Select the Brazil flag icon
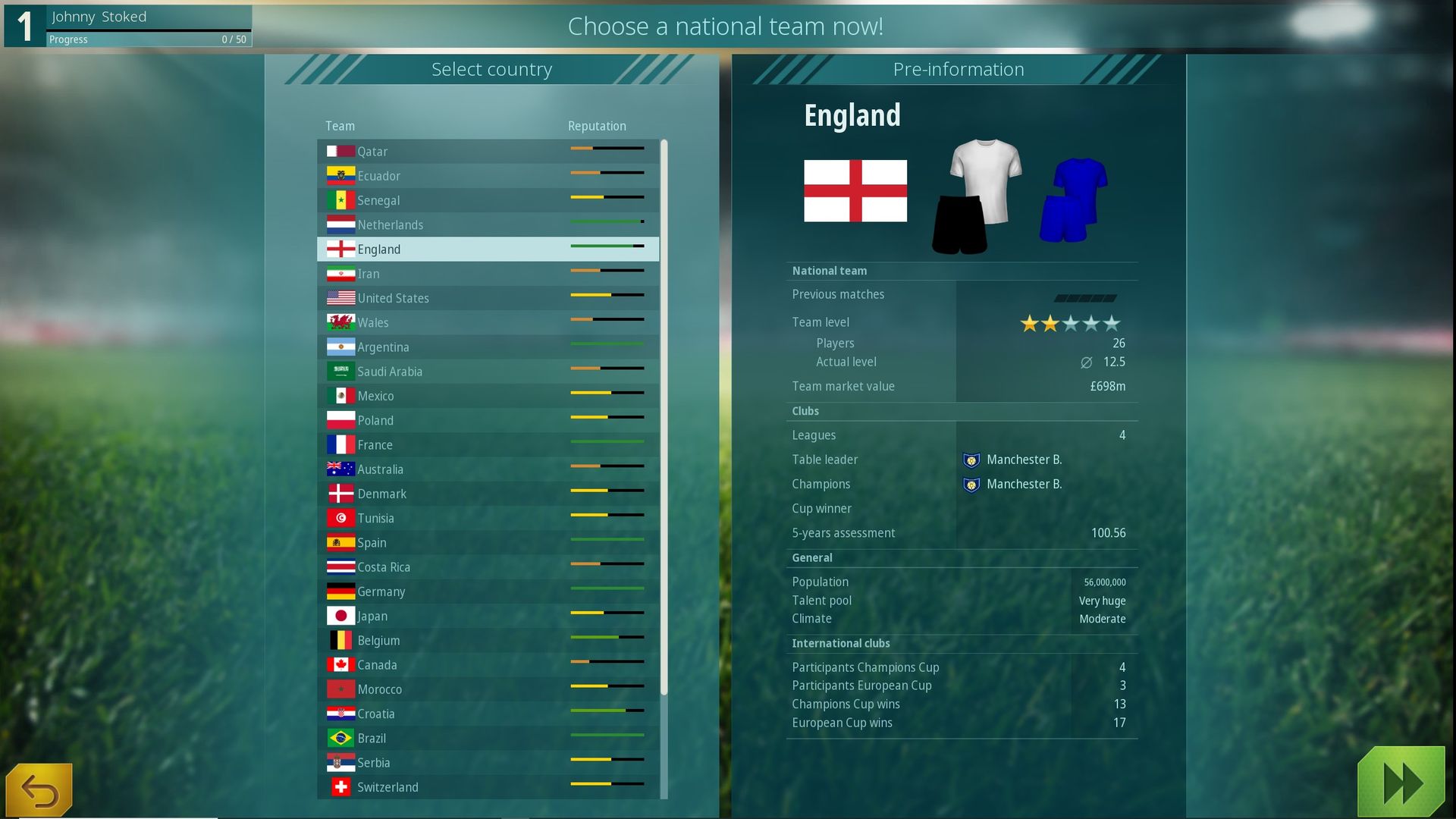 coord(340,738)
